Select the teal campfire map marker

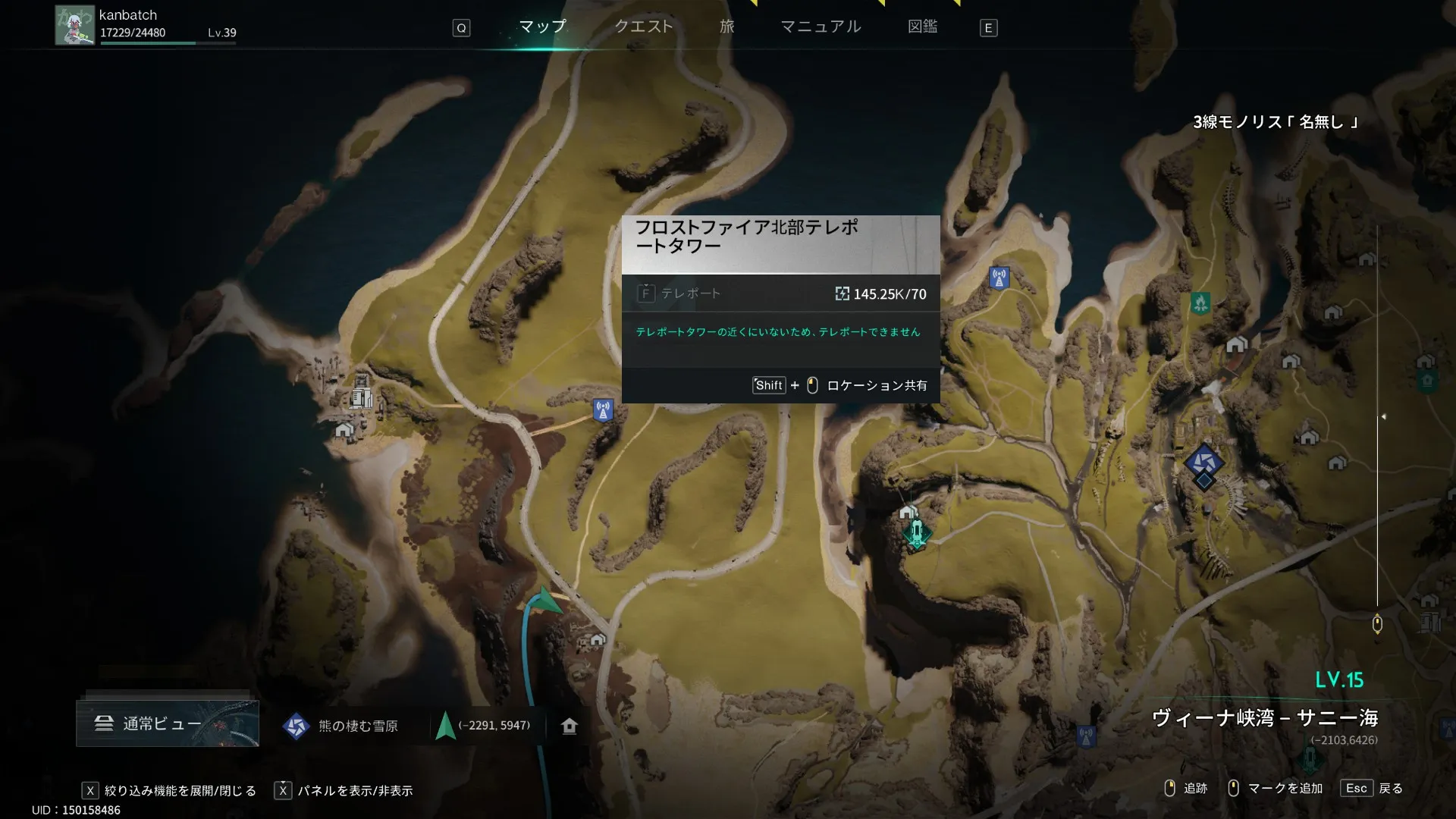(1200, 303)
